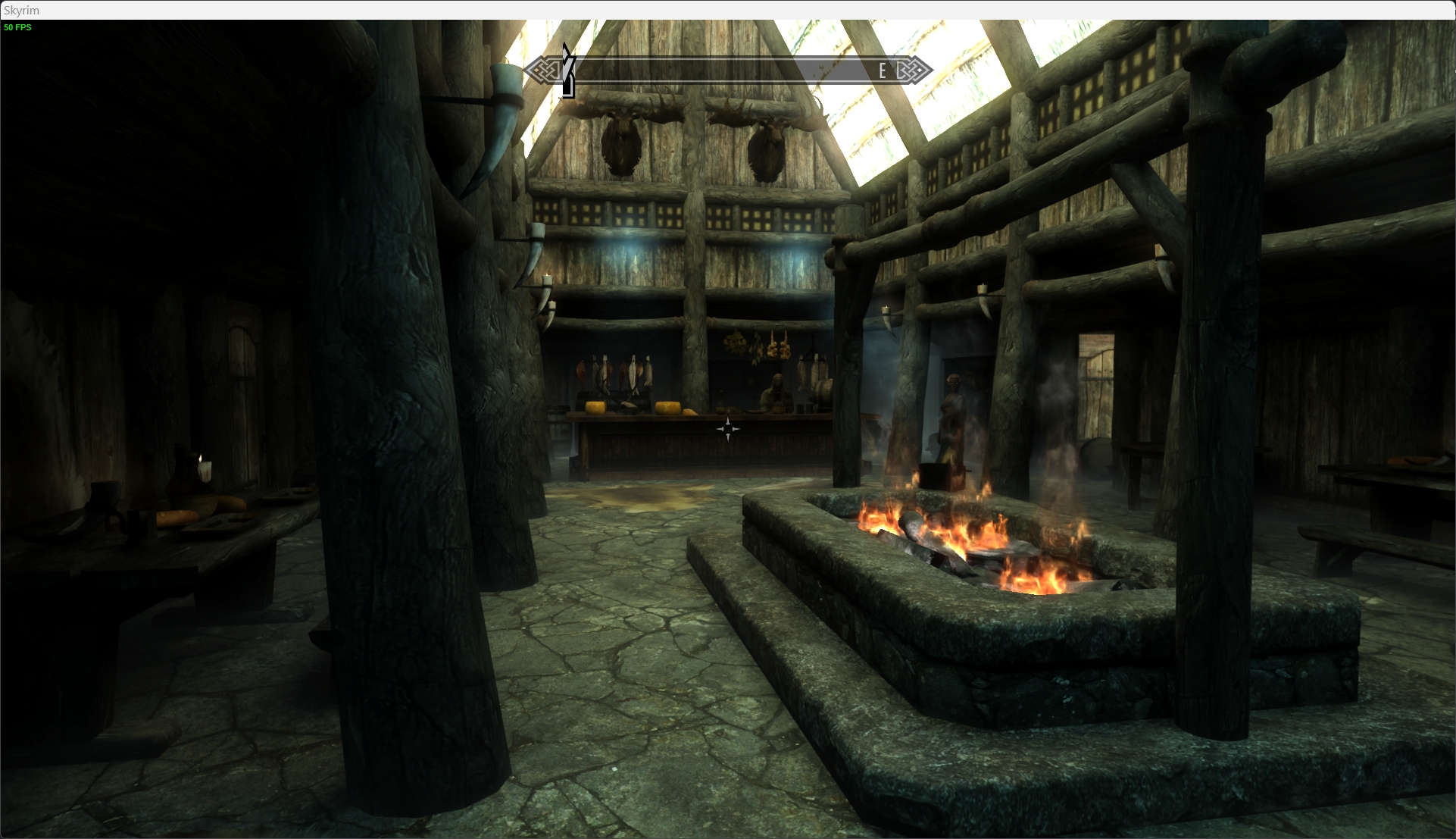Screen dimensions: 1456x839
Task: Click the Skyrim window title bar
Action: [x=727, y=10]
